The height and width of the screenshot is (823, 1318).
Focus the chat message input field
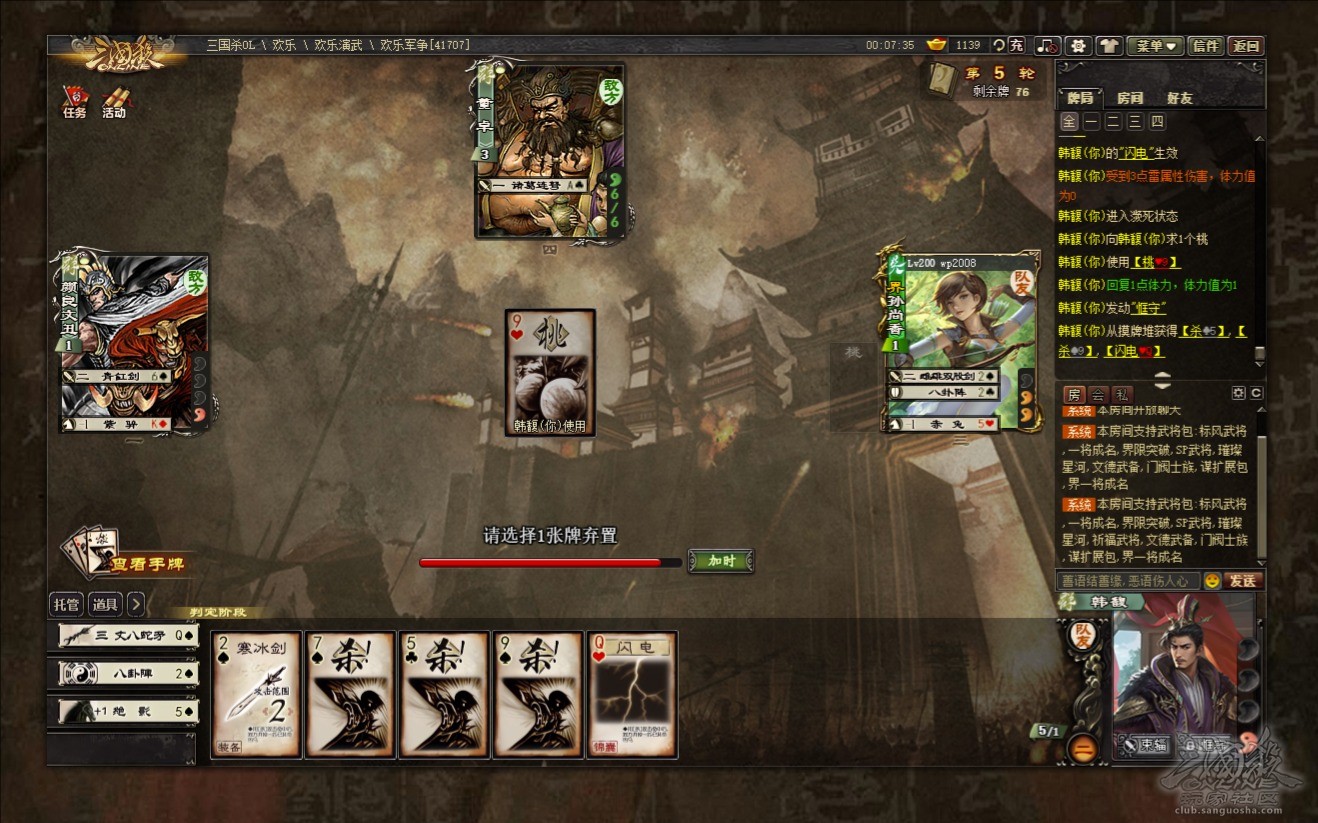click(1127, 580)
